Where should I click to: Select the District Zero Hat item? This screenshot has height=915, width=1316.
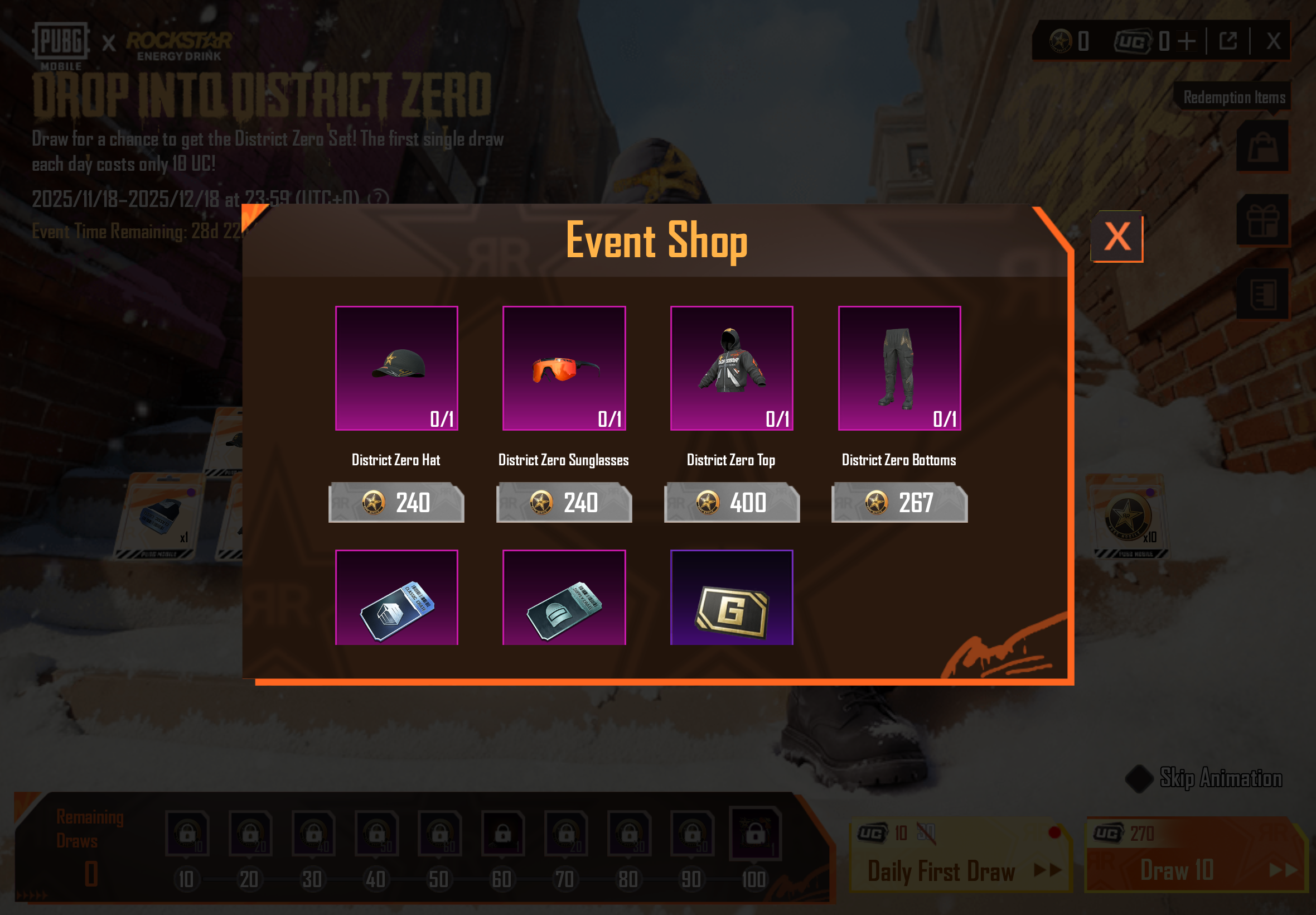(x=396, y=368)
